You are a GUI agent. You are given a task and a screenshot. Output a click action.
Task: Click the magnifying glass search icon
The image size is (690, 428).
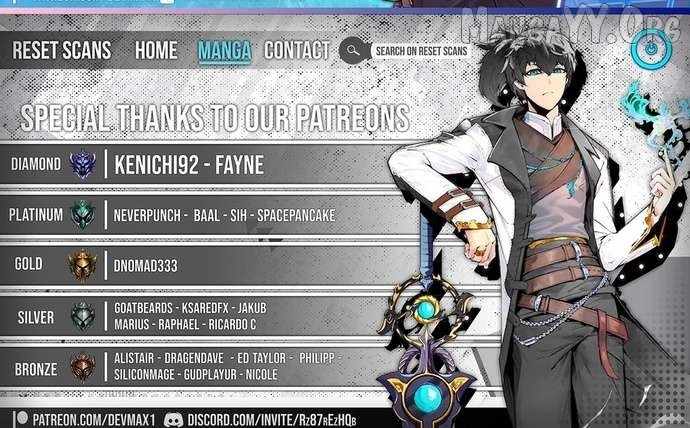pyautogui.click(x=351, y=50)
